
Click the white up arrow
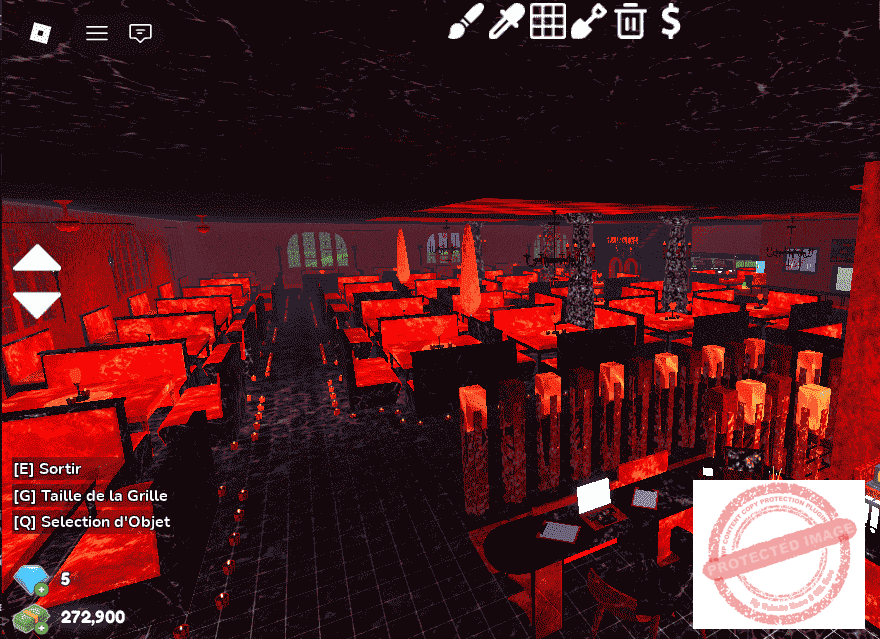pos(37,258)
